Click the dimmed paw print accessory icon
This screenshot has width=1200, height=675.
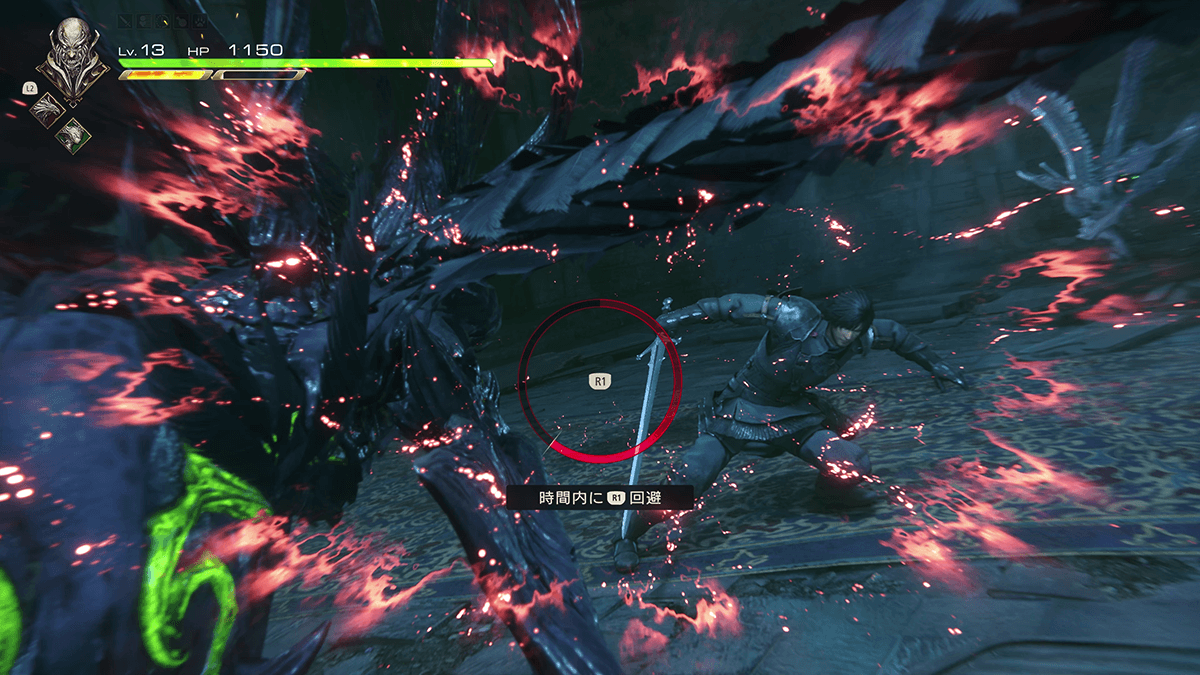[200, 21]
